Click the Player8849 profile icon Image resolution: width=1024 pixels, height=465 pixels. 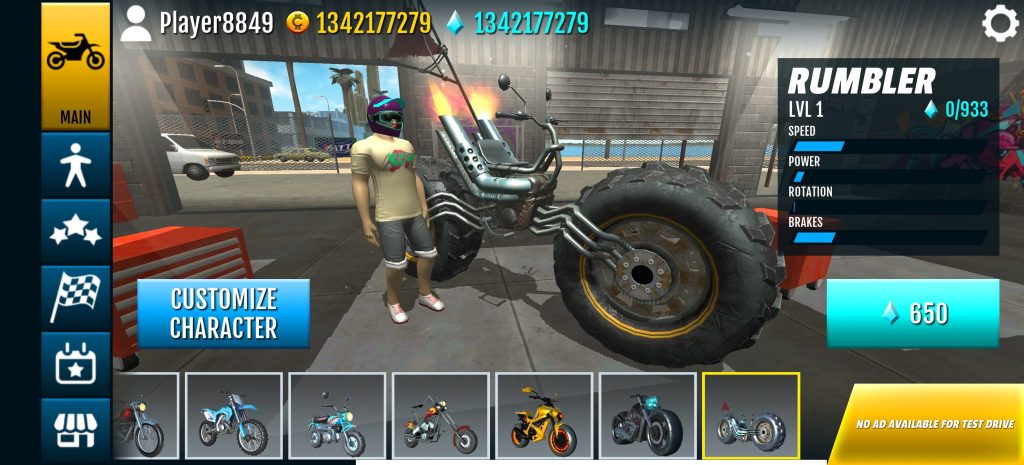136,22
